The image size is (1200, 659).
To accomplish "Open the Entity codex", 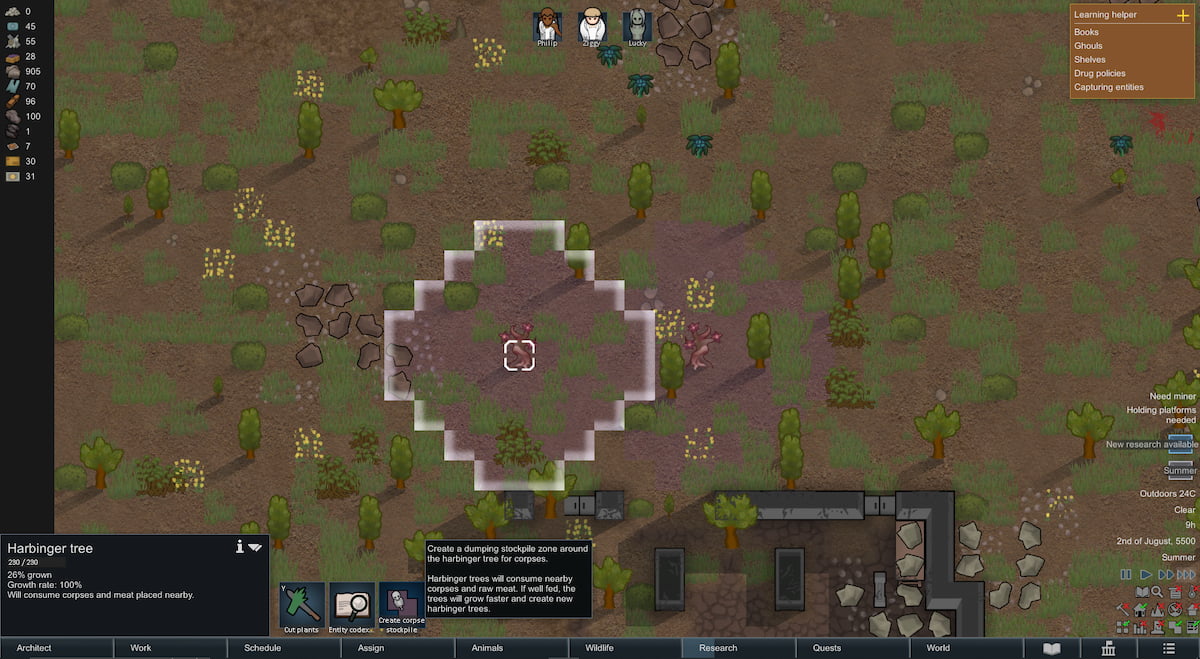I will coord(351,606).
